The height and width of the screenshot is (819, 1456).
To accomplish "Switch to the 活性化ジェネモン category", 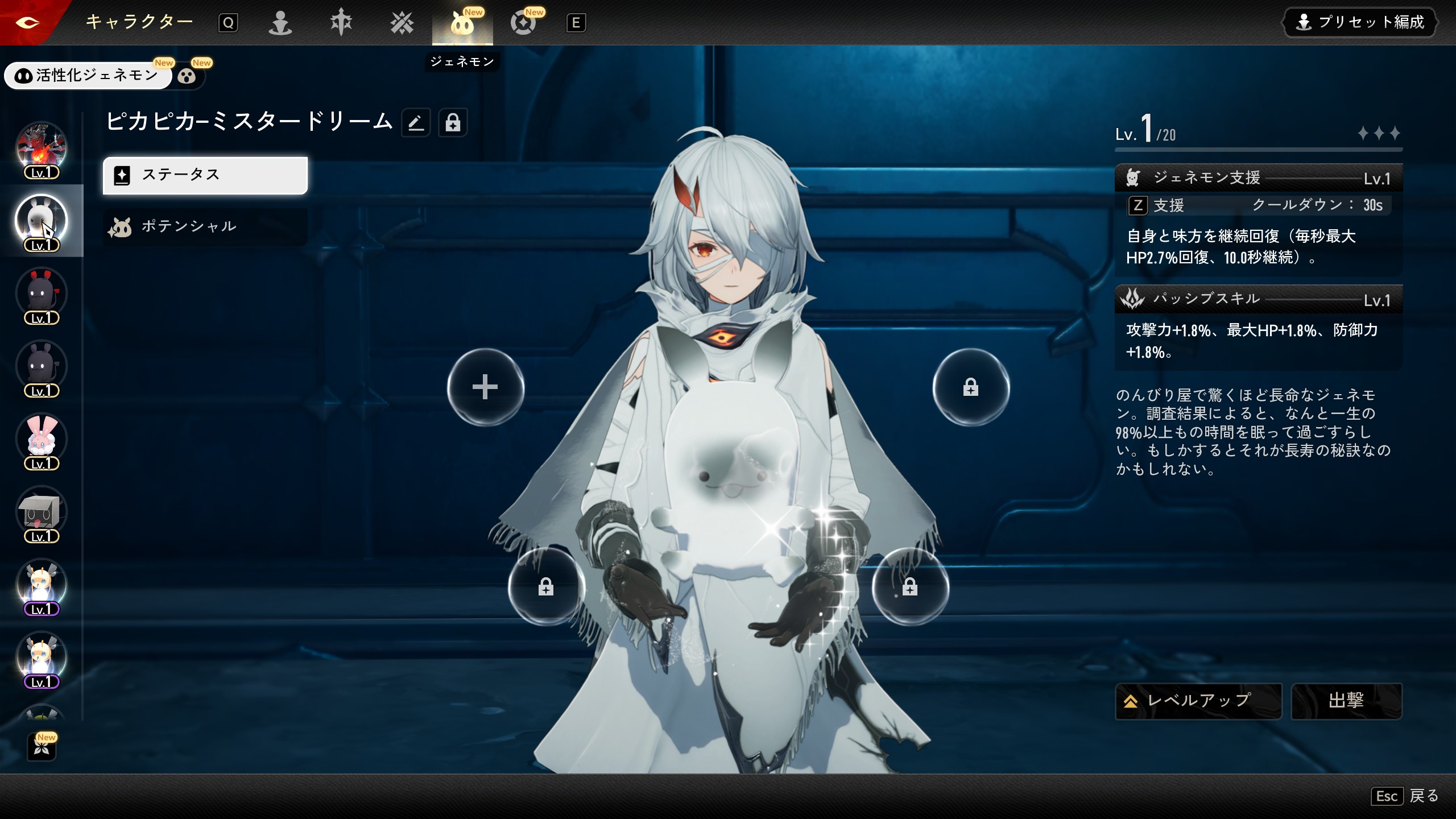I will coord(88,75).
